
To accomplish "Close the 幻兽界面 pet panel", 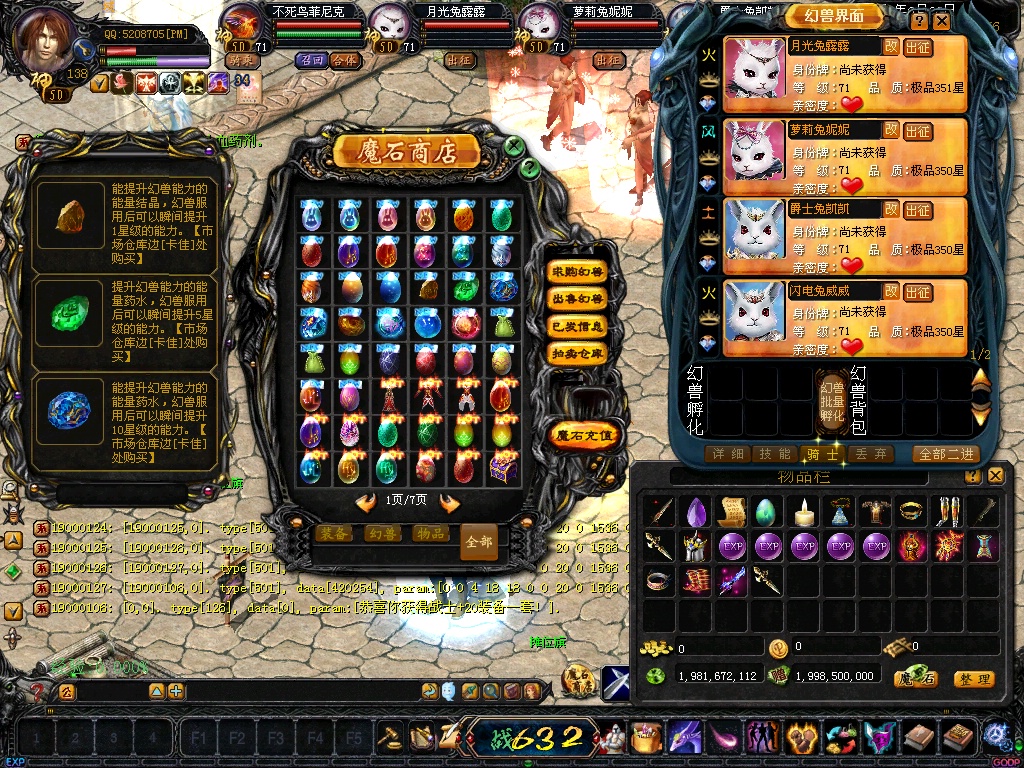I will 942,20.
